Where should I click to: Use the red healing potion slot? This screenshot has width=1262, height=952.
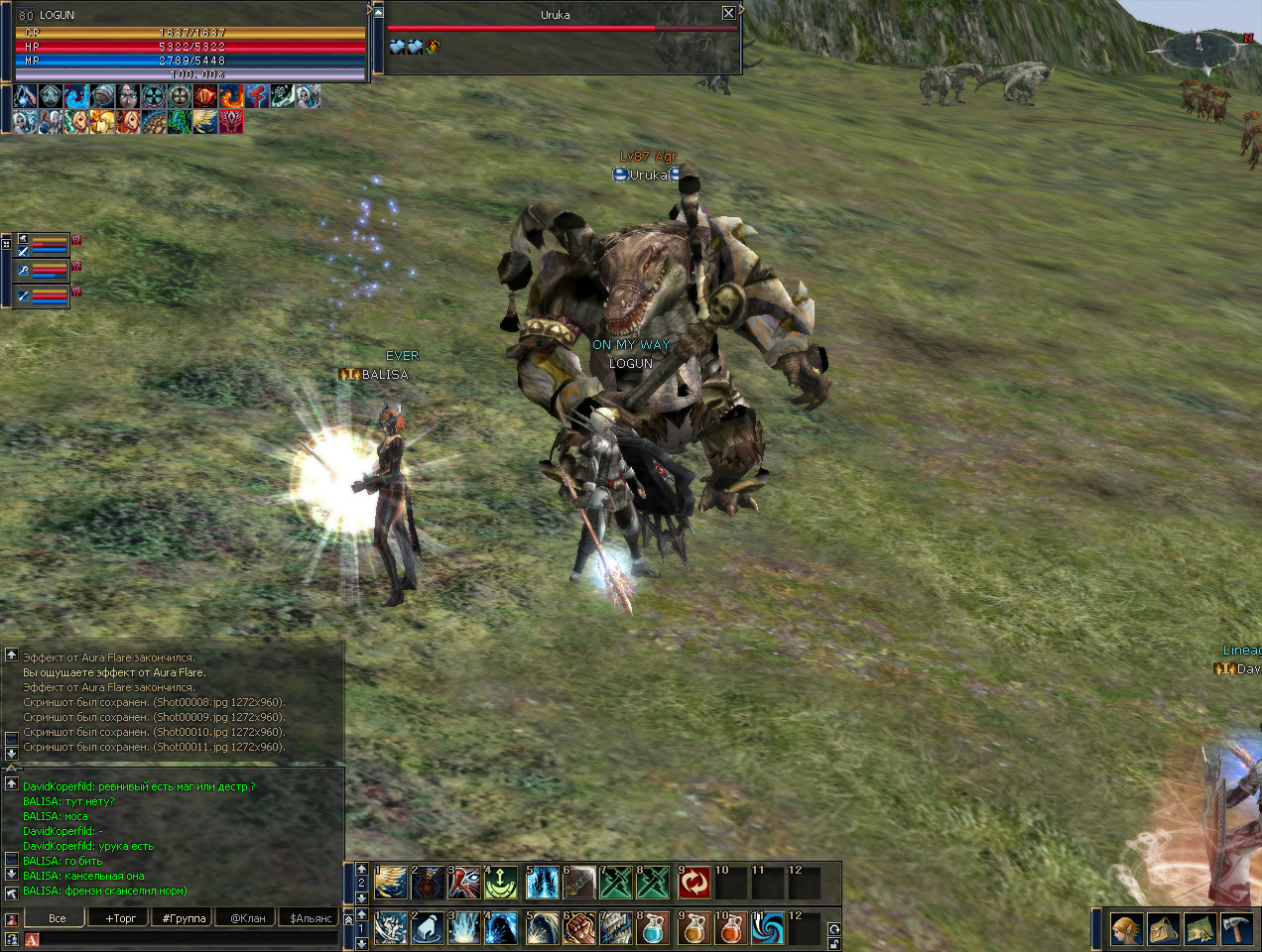click(x=730, y=929)
